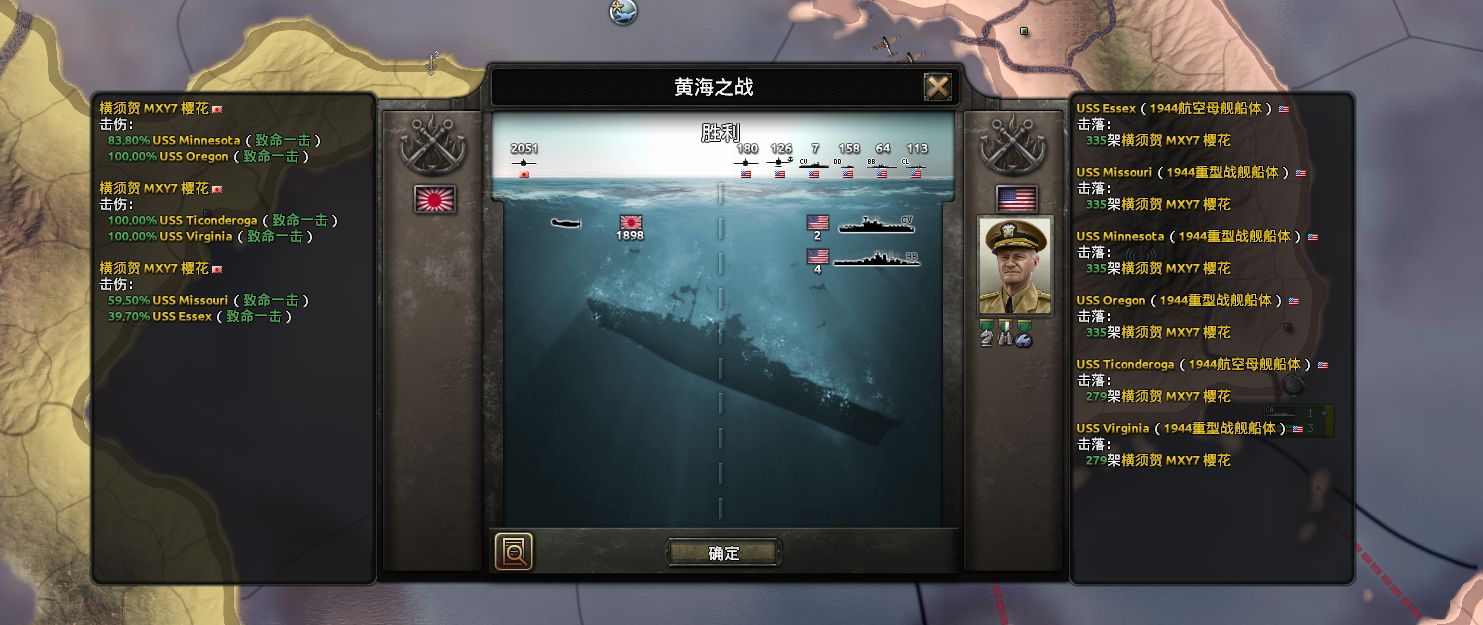Screen dimensions: 1483x625
Task: Click the USS Virginia sunk ship entry
Action: point(1110,428)
